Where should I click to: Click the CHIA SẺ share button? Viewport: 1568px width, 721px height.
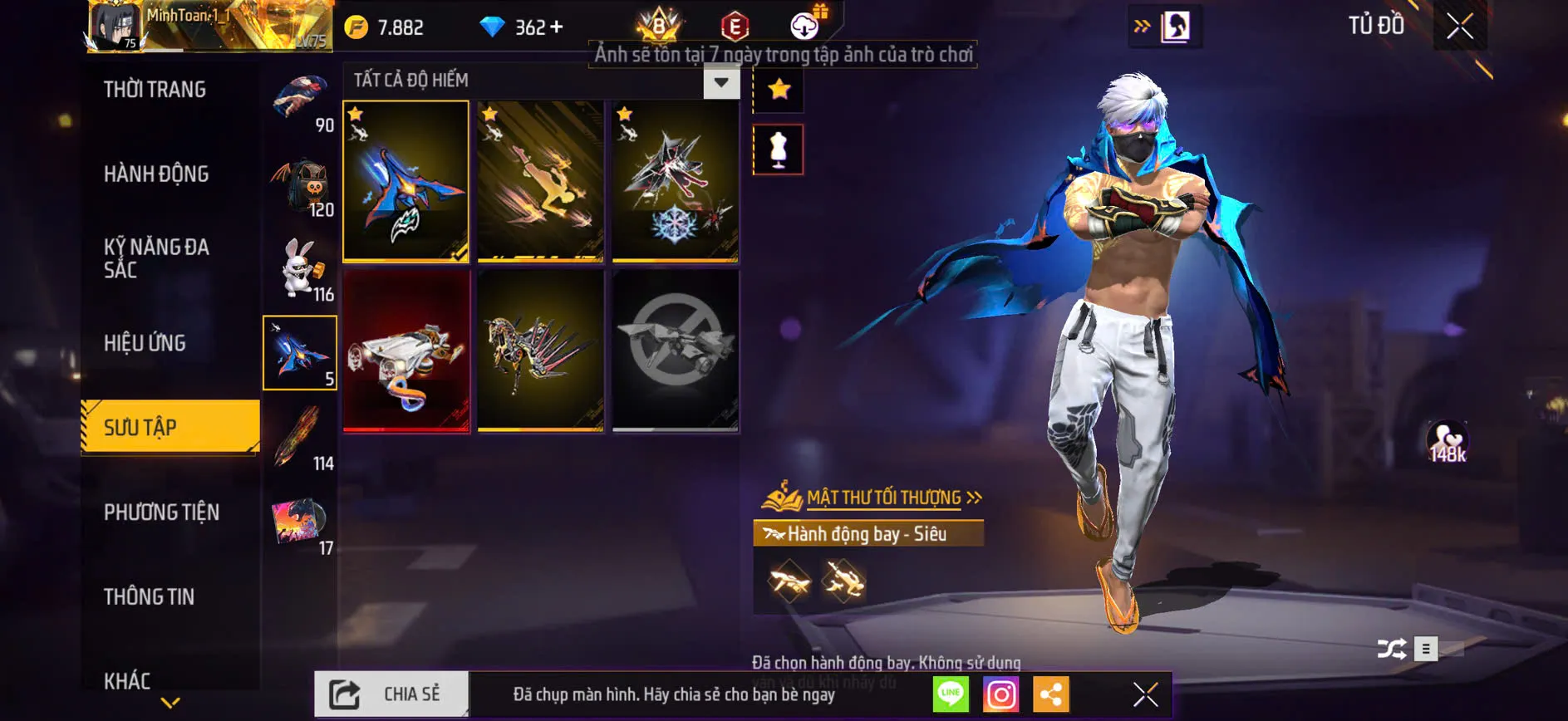click(x=391, y=694)
